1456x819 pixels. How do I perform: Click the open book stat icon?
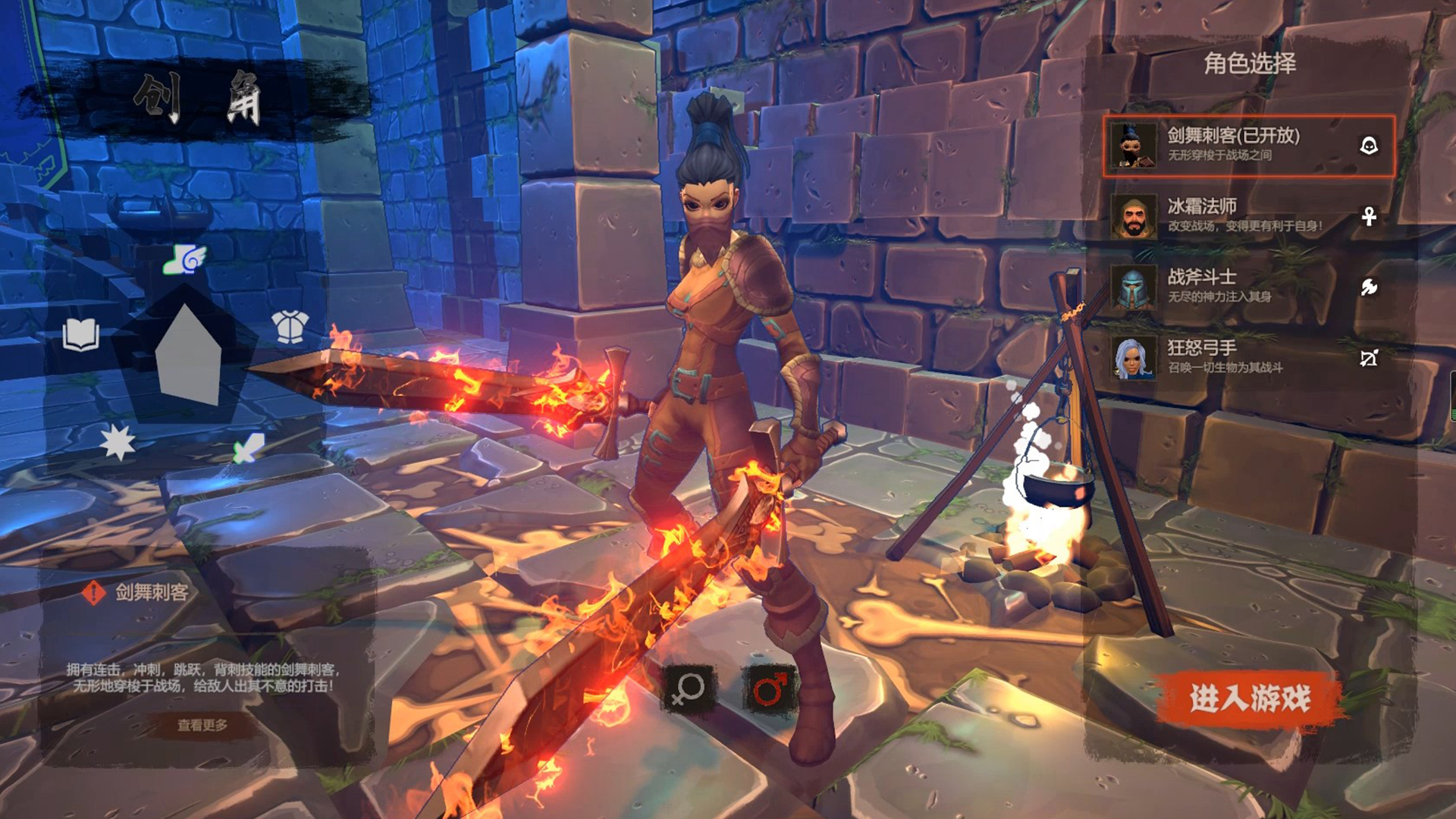[81, 334]
